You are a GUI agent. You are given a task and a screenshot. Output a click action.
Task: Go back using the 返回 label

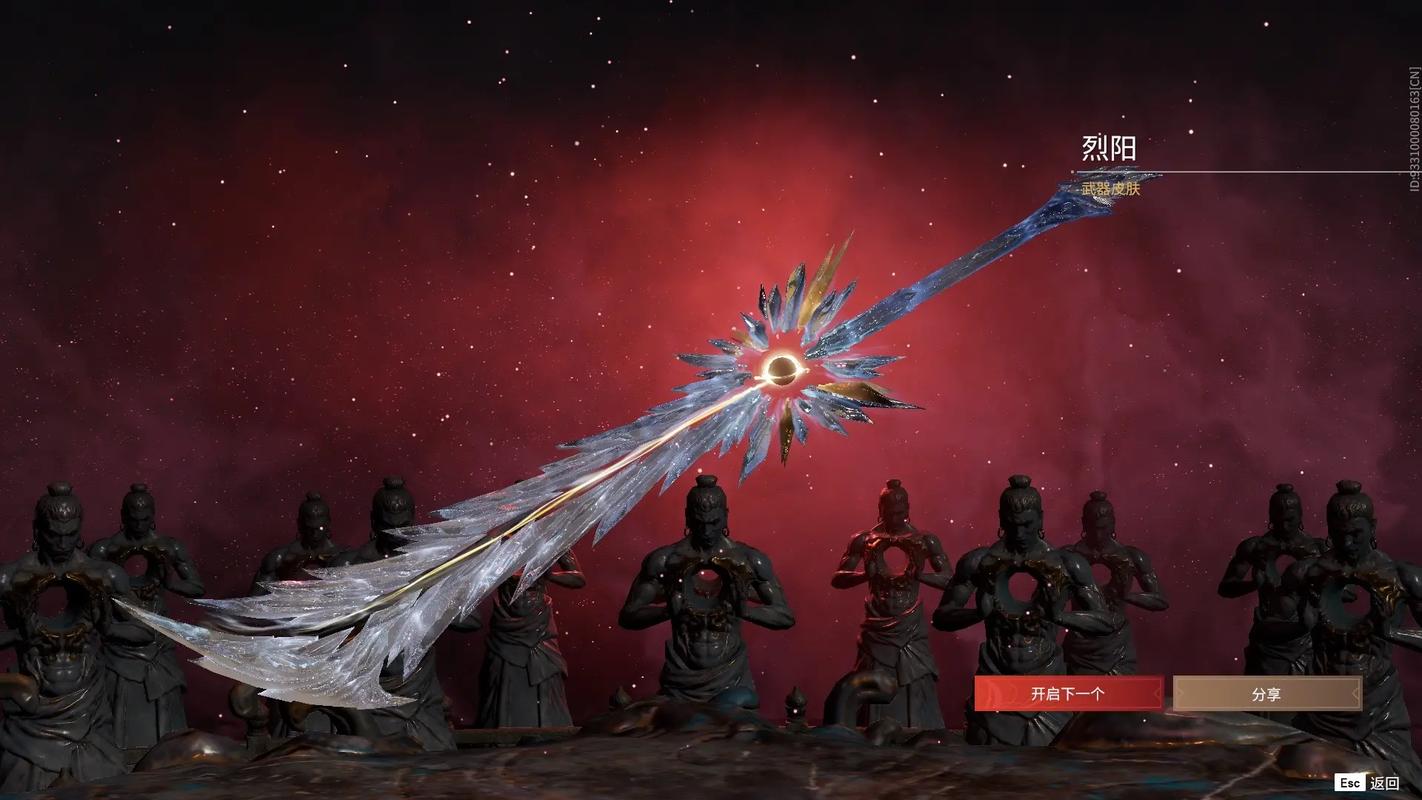click(x=1384, y=783)
